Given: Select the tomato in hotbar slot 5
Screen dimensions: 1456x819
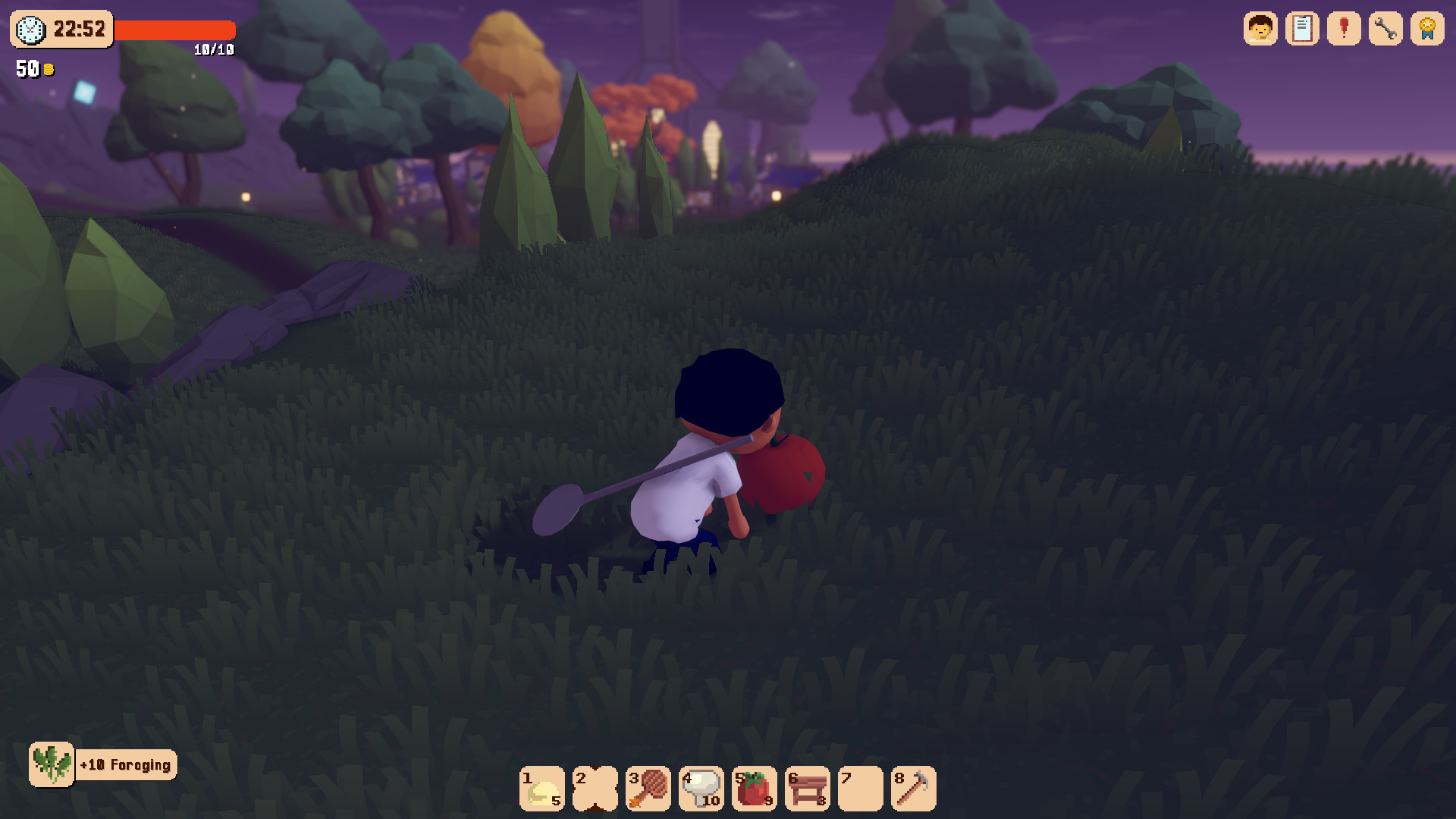Looking at the screenshot, I should click(755, 789).
